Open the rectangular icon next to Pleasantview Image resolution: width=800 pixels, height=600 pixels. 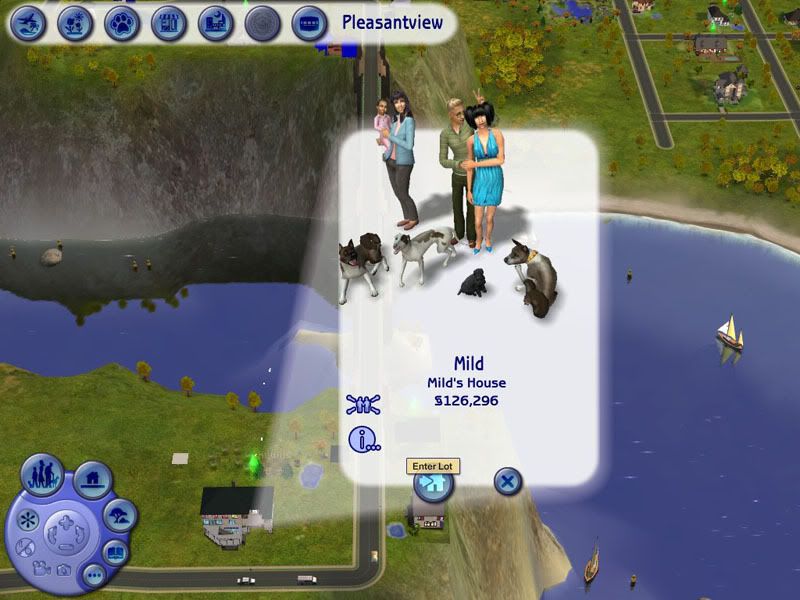tap(310, 22)
